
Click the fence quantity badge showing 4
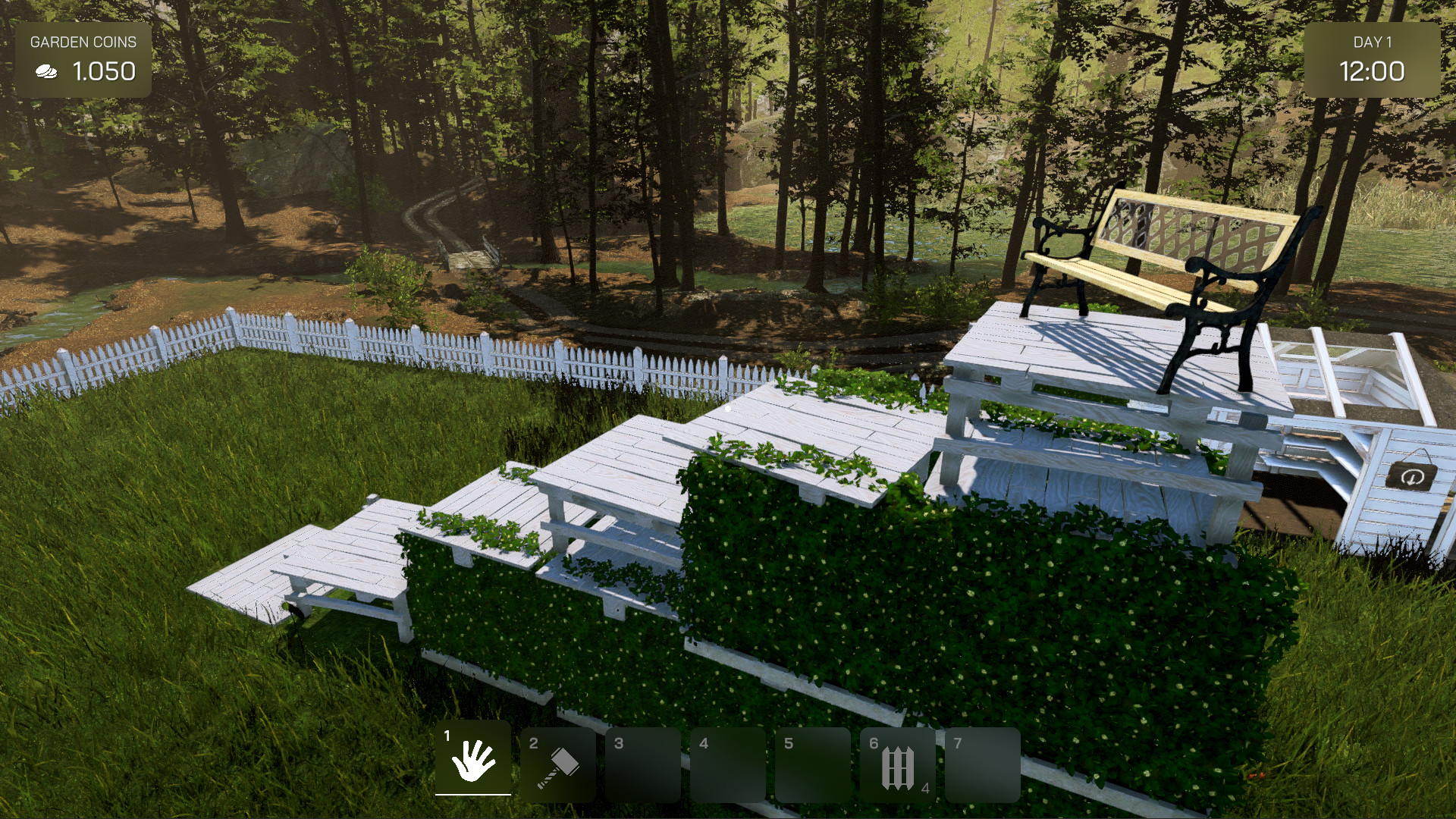[x=925, y=789]
